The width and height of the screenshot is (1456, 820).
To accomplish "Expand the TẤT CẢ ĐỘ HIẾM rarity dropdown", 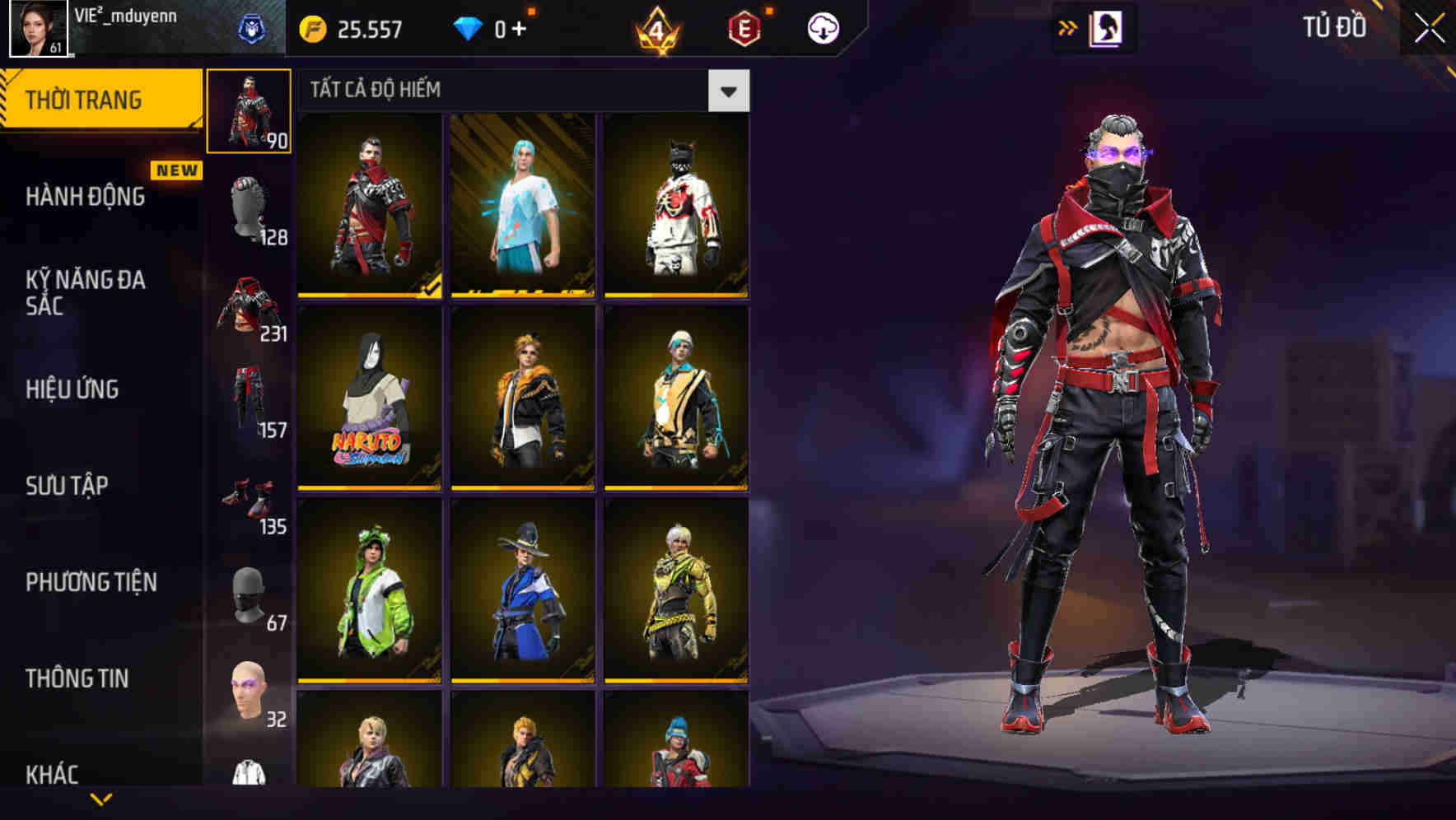I will tap(729, 90).
